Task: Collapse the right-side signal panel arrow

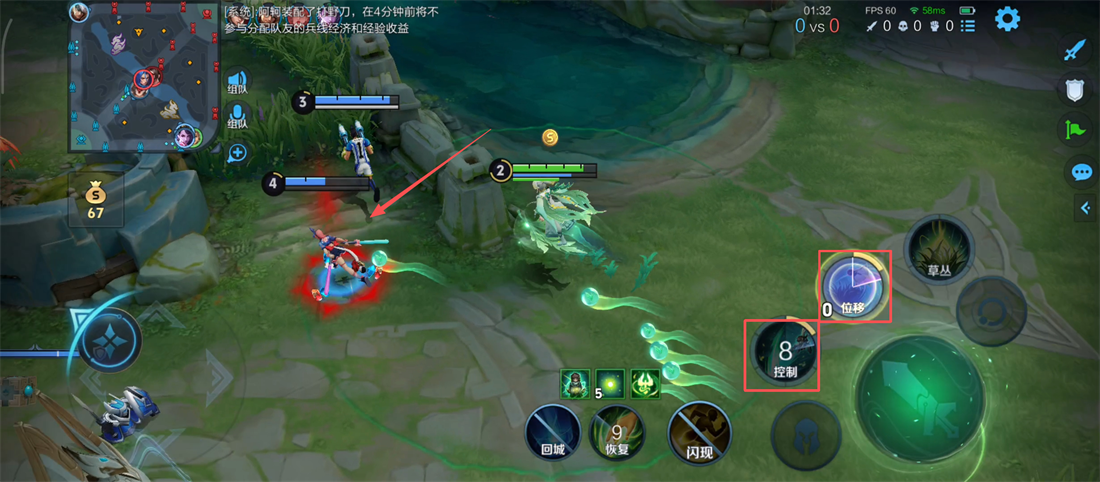Action: click(x=1086, y=208)
